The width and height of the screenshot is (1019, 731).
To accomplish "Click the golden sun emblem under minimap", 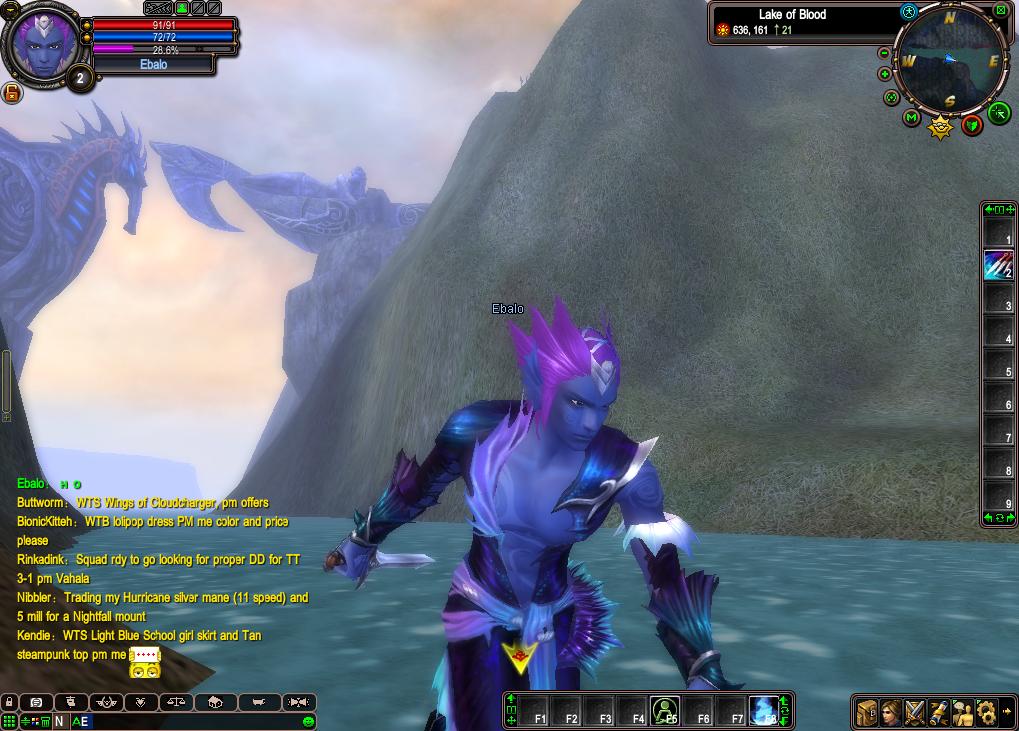I will (940, 127).
